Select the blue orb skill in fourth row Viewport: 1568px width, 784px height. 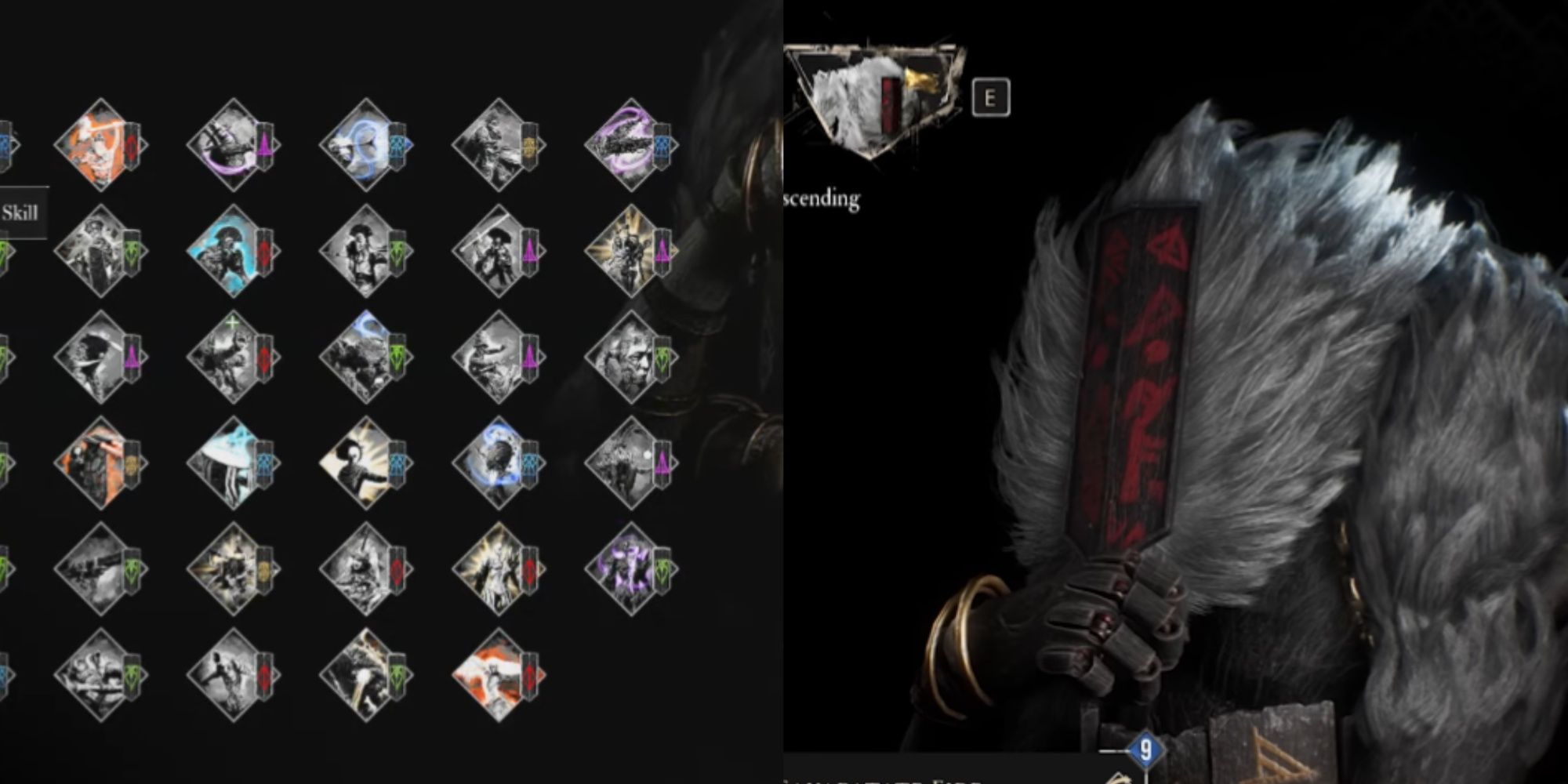502,463
